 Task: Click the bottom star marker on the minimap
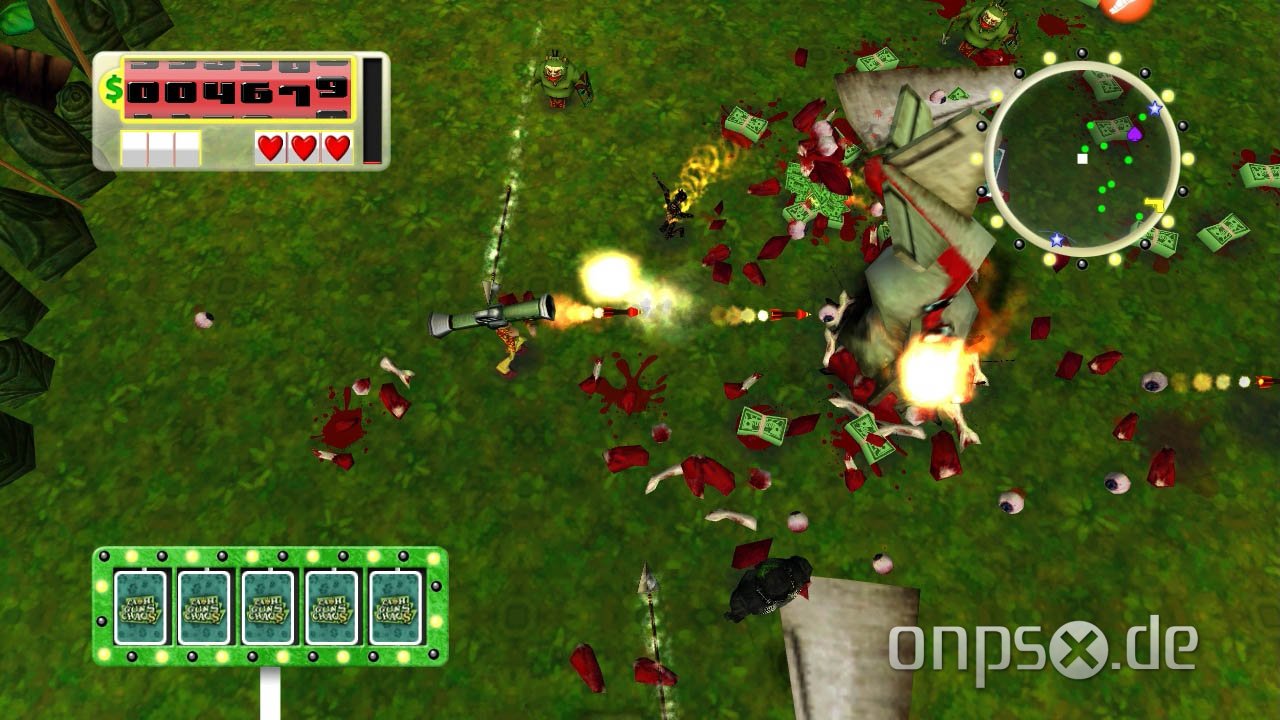tap(1057, 240)
